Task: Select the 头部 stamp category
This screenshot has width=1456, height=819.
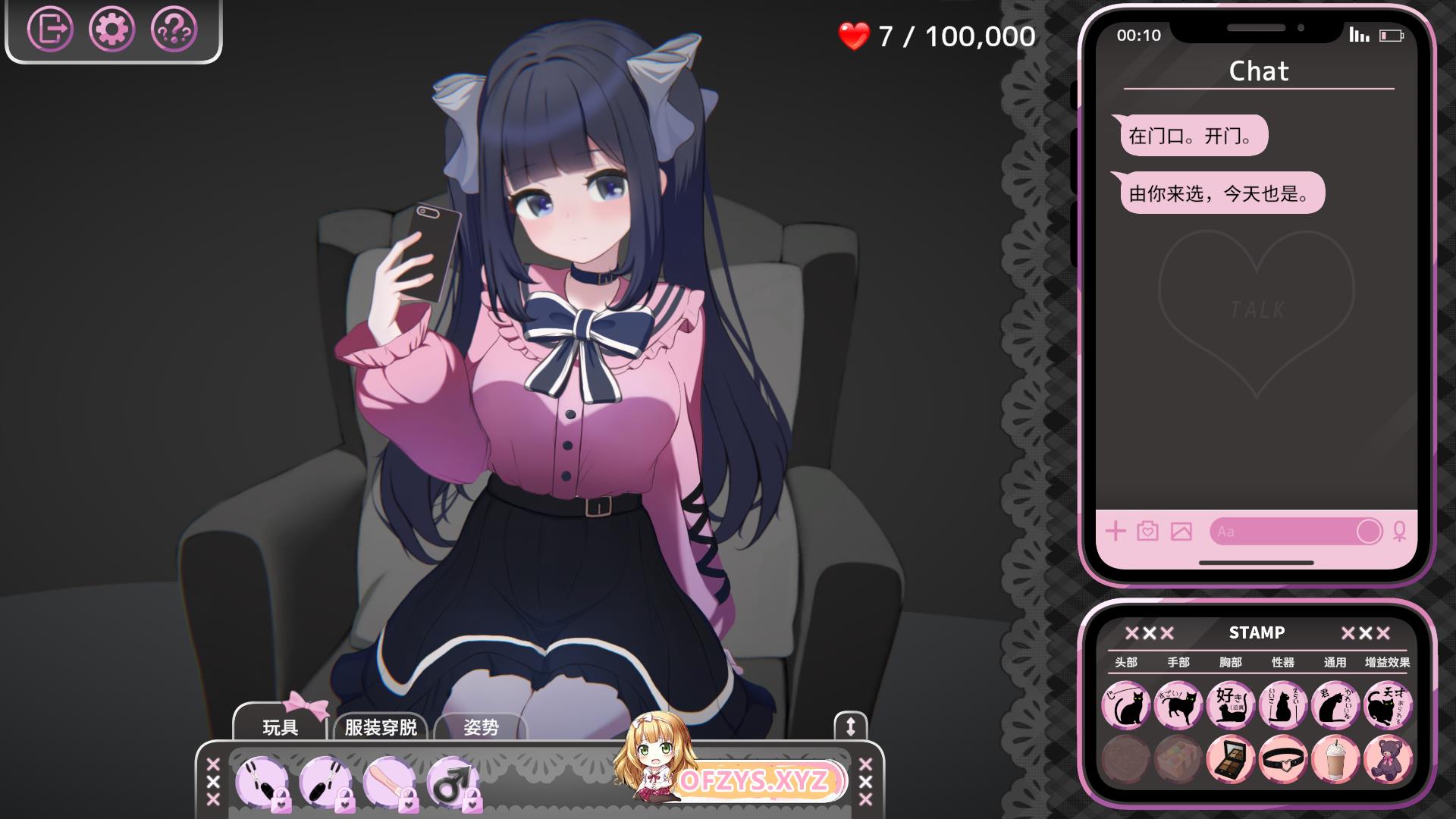Action: (x=1126, y=662)
